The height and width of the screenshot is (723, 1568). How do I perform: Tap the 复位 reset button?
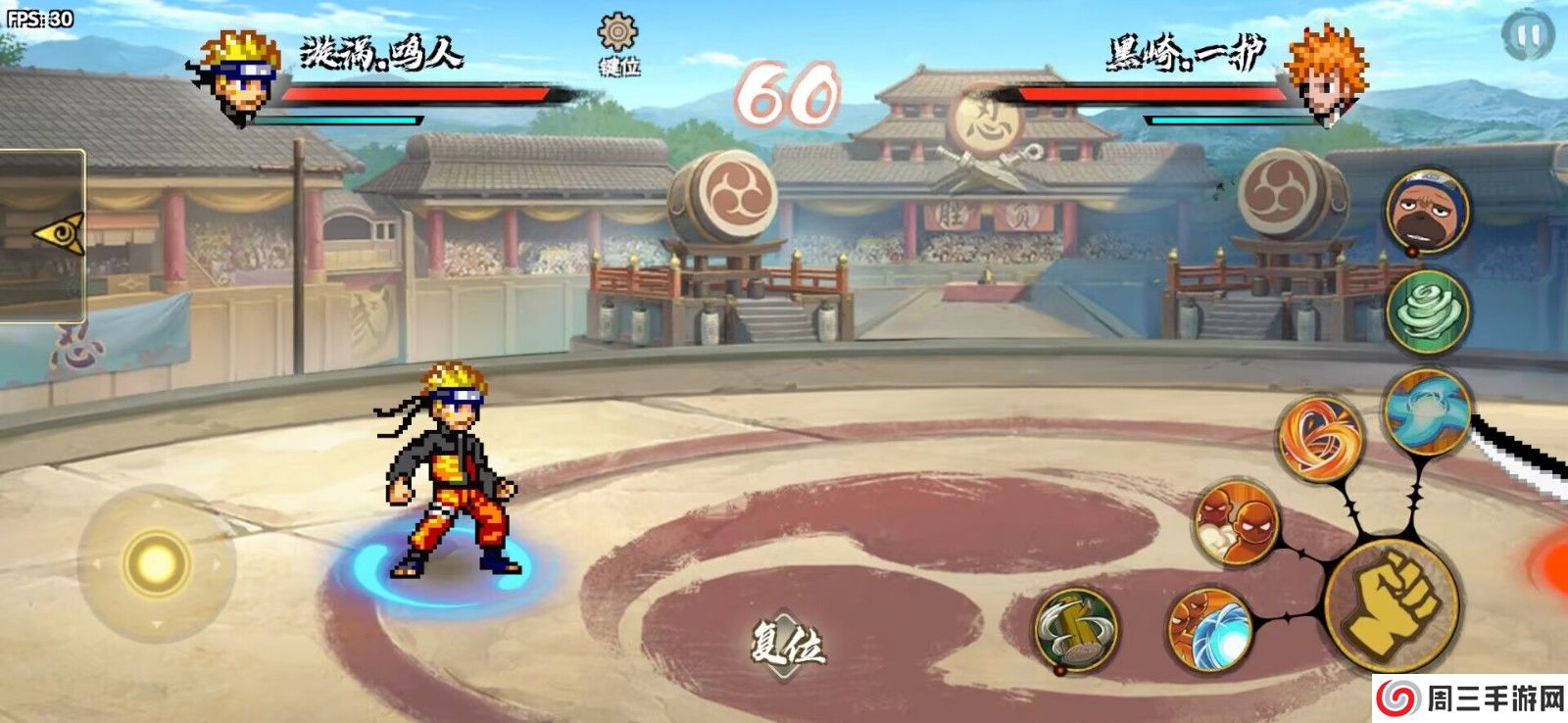point(788,645)
